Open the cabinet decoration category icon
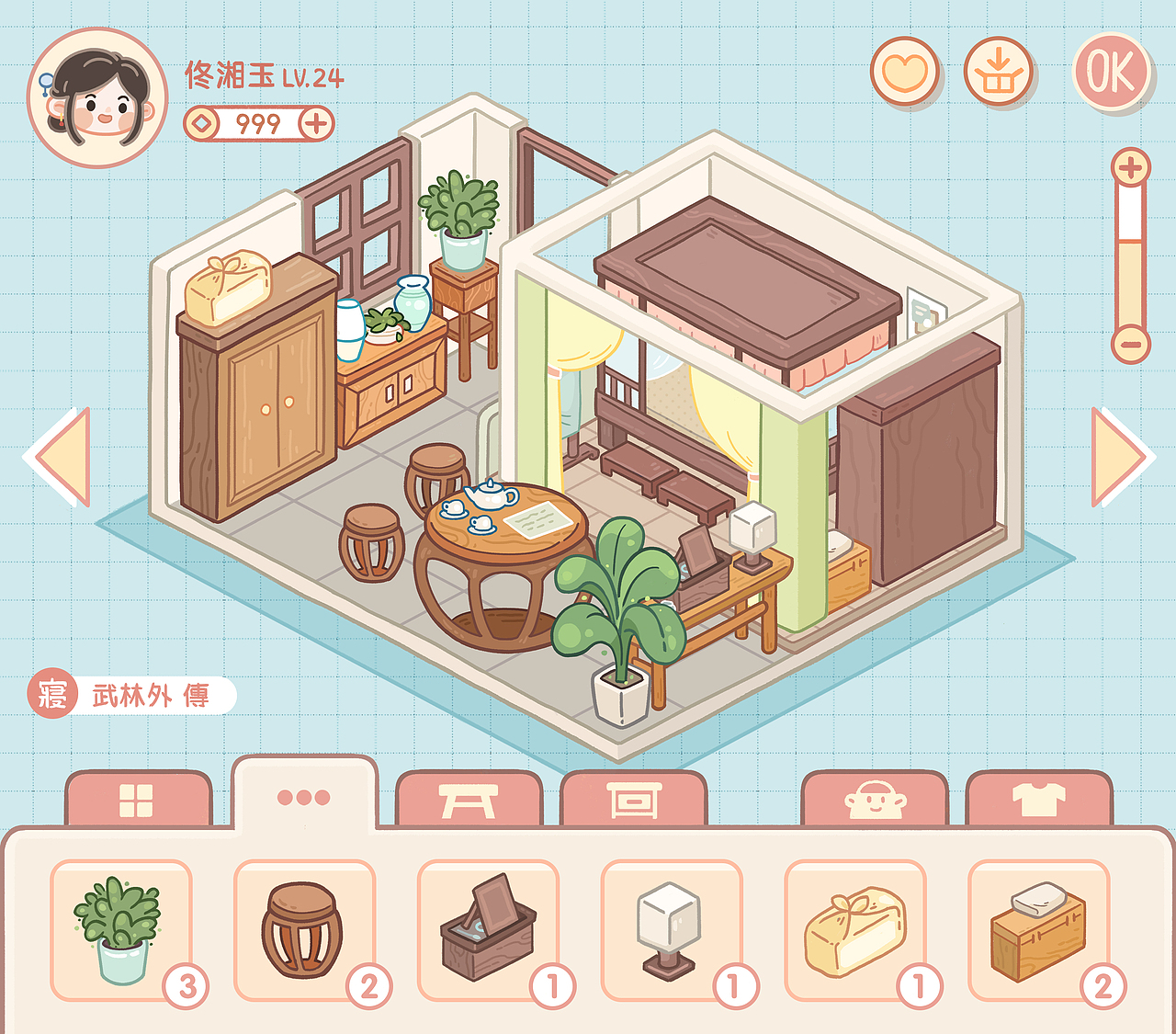Image resolution: width=1176 pixels, height=1034 pixels. (635, 799)
